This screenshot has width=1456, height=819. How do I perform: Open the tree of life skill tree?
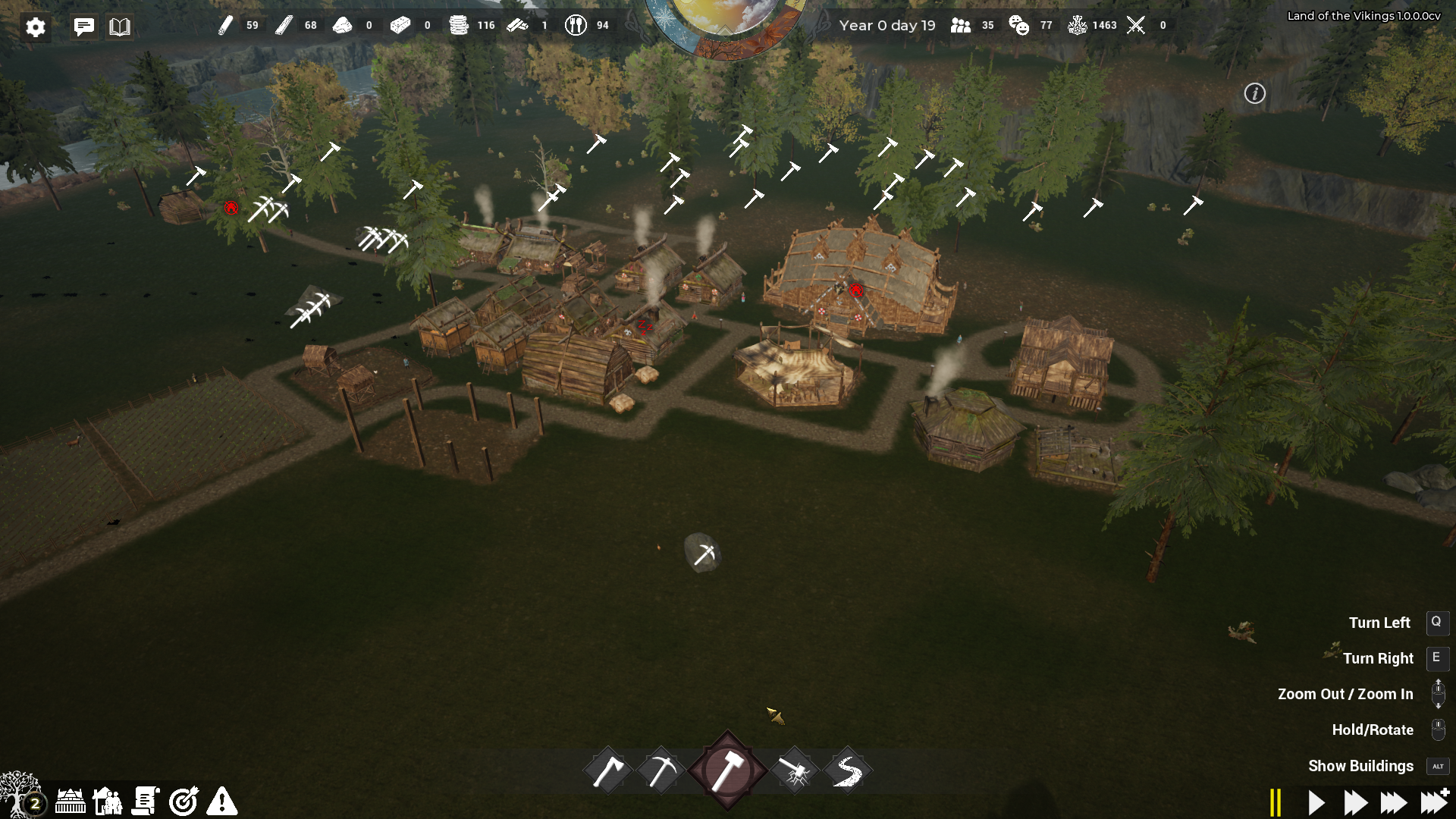[20, 795]
